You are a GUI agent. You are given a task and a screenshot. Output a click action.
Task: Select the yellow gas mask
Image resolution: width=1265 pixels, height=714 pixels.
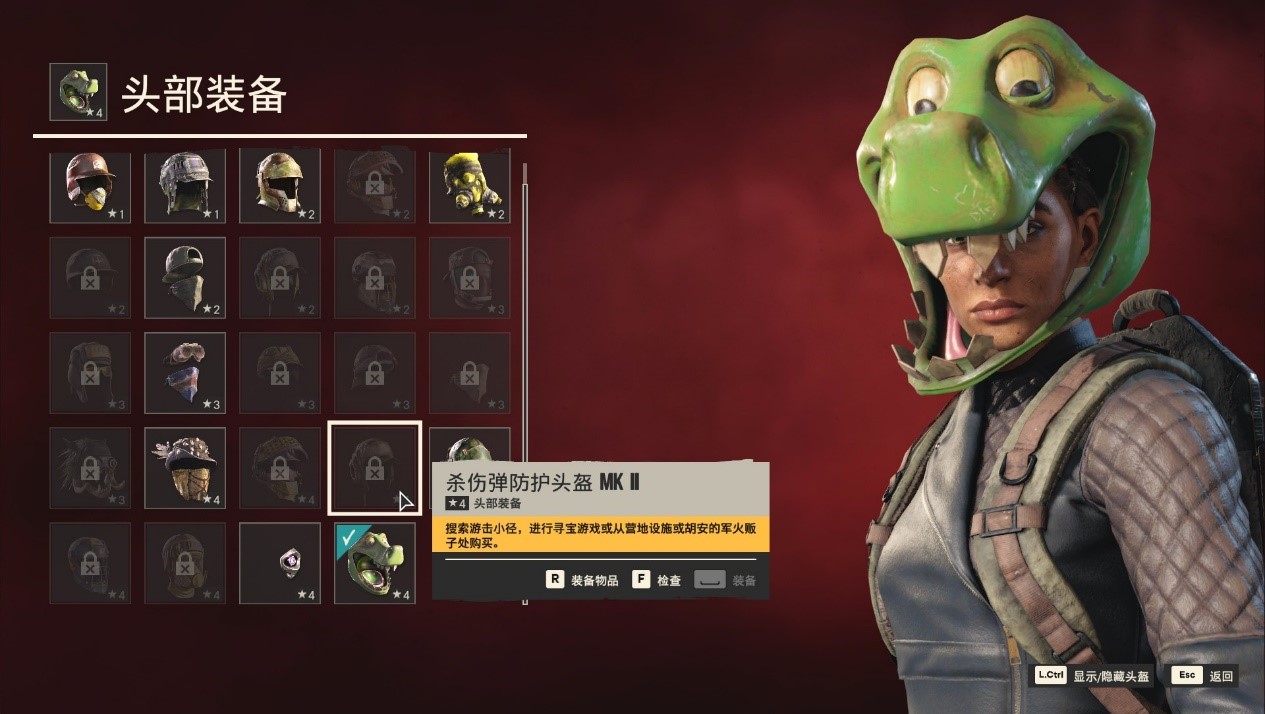470,186
